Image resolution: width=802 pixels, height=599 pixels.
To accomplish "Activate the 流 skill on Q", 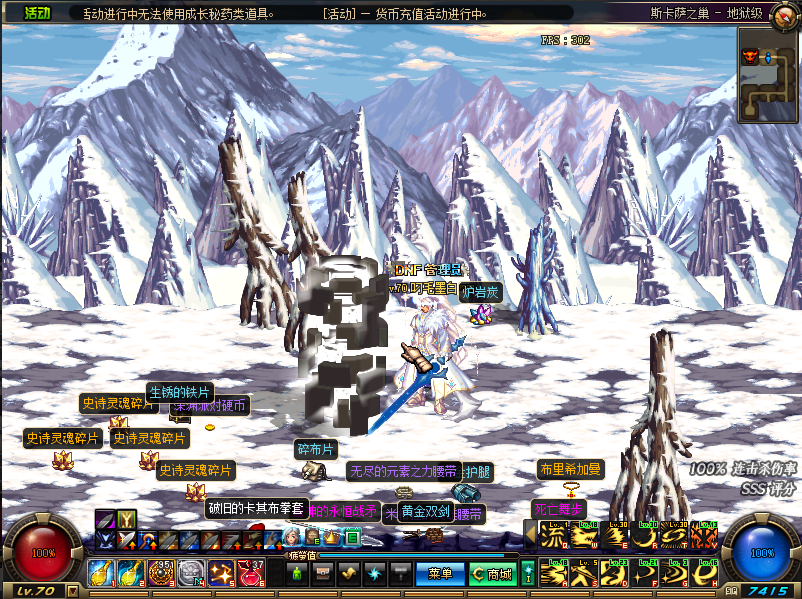I will pyautogui.click(x=553, y=535).
